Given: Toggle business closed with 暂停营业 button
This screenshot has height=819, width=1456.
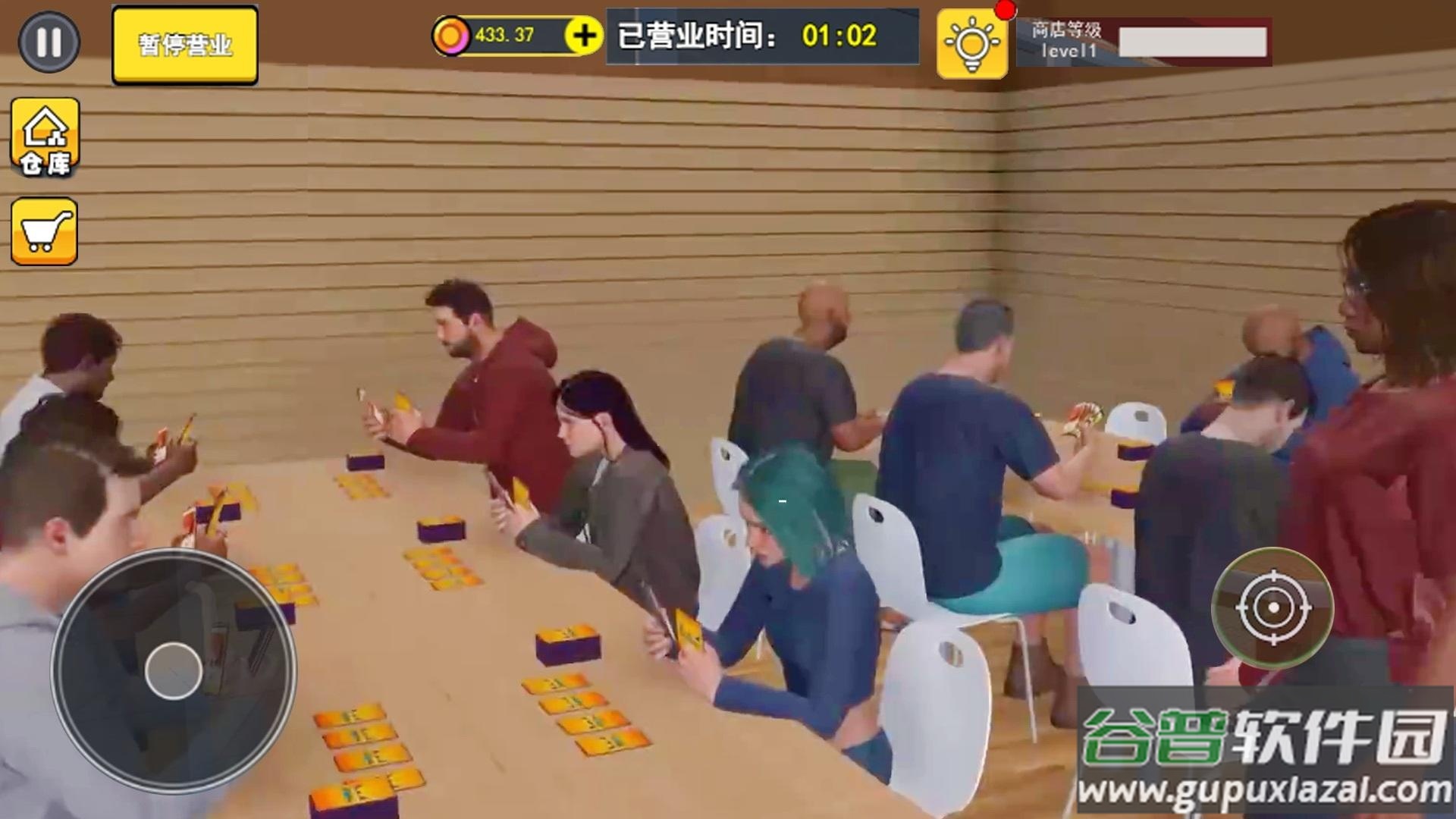Looking at the screenshot, I should 184,45.
